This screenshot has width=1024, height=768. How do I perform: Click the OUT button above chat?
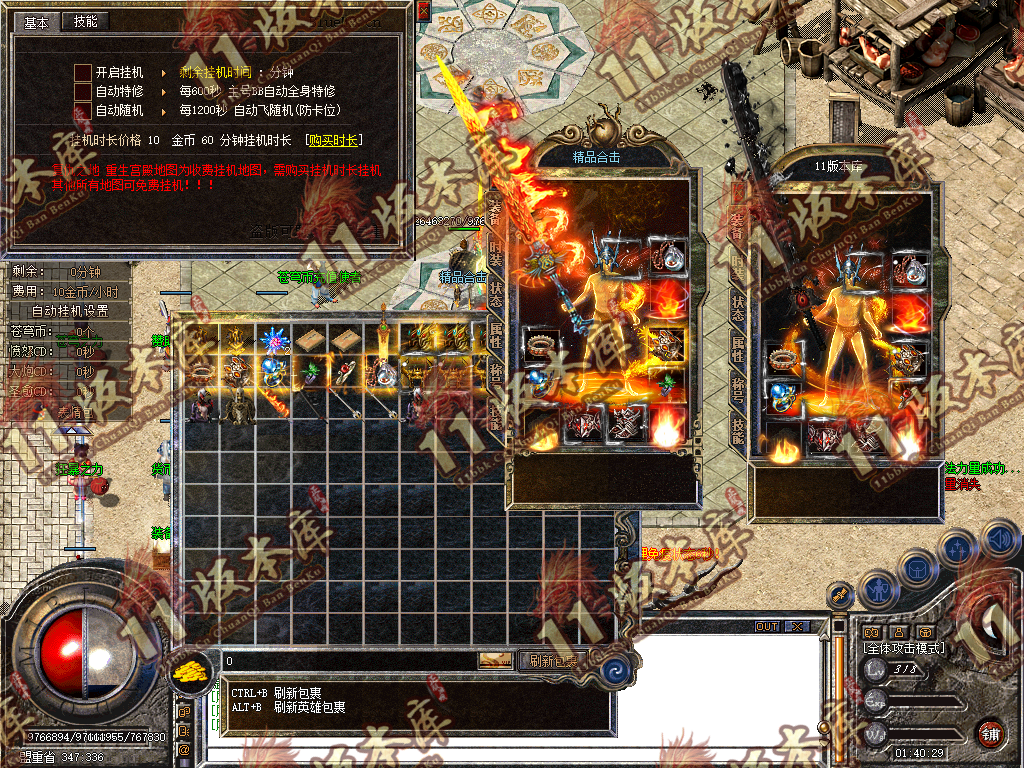point(767,626)
